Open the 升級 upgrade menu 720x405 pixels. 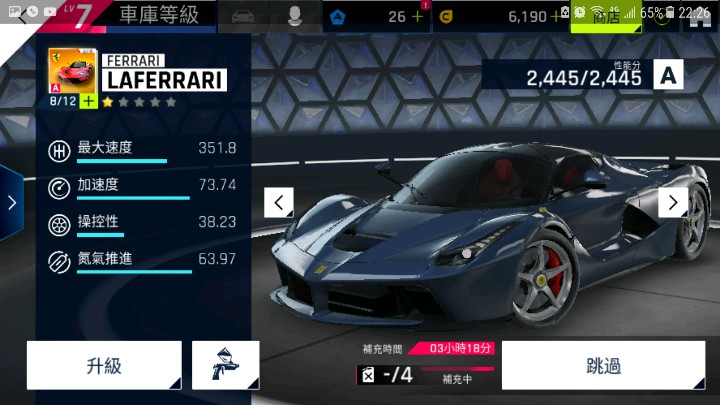pyautogui.click(x=104, y=365)
